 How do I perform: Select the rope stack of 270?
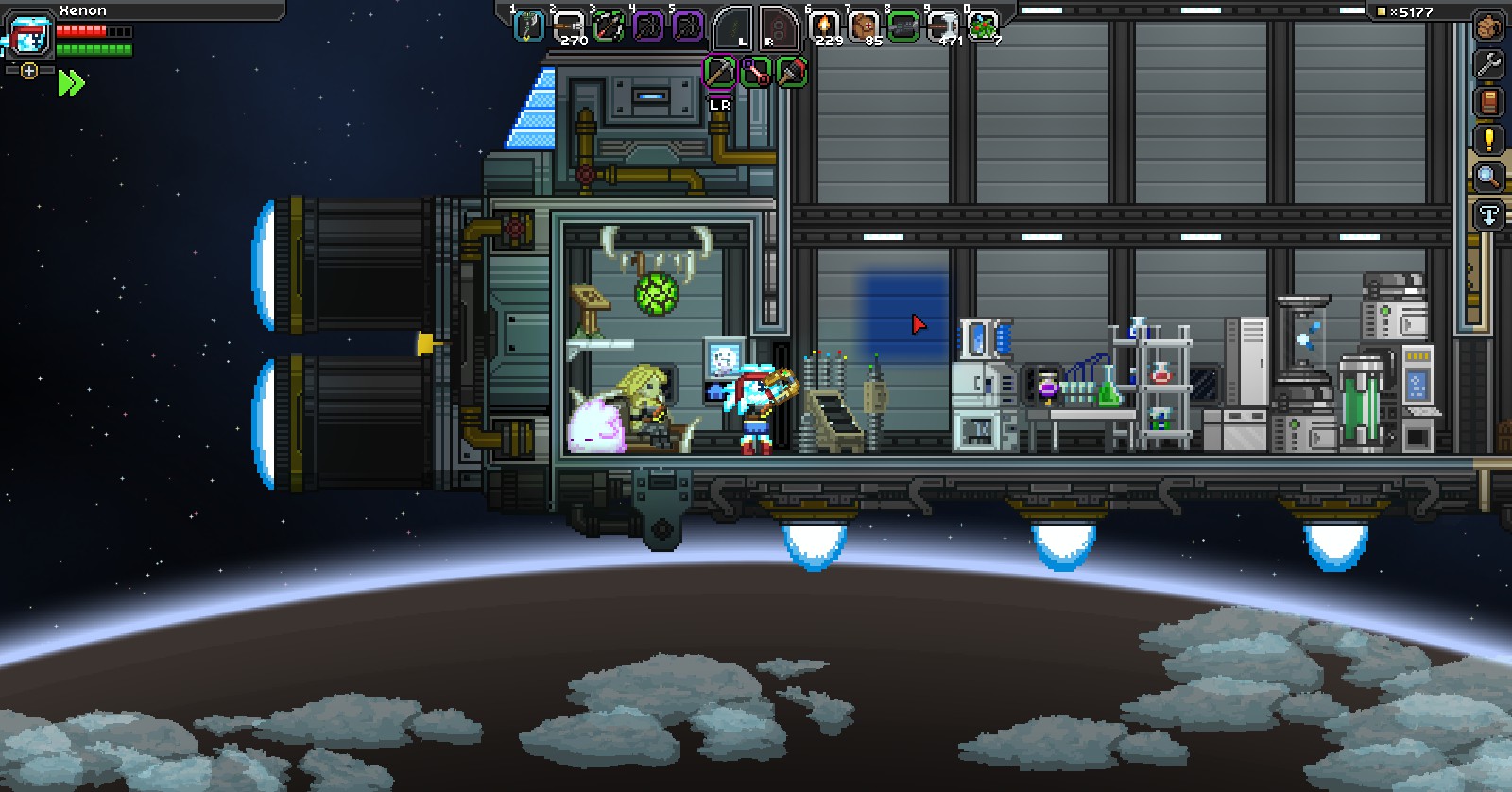pyautogui.click(x=569, y=26)
